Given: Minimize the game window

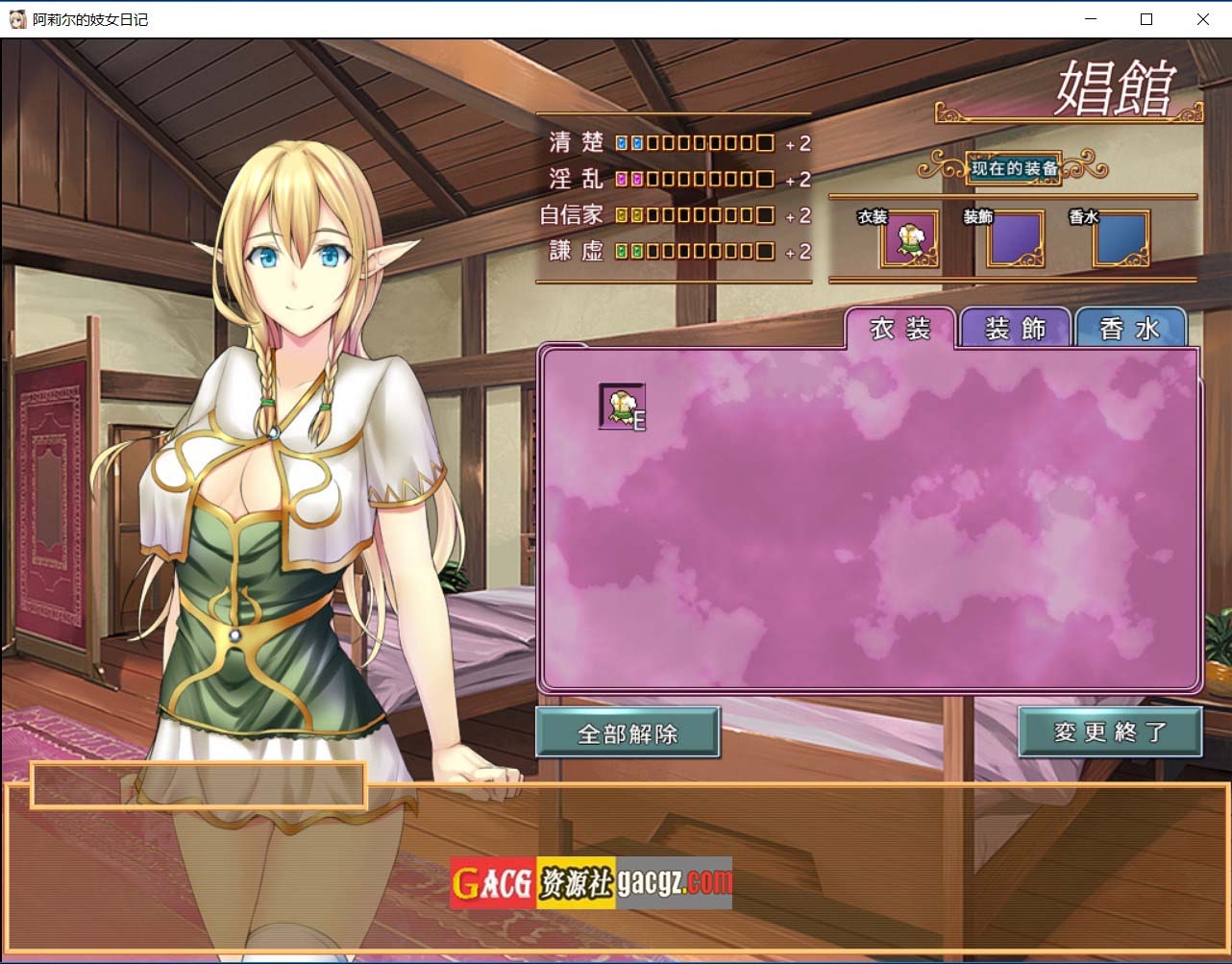Looking at the screenshot, I should tap(1091, 19).
